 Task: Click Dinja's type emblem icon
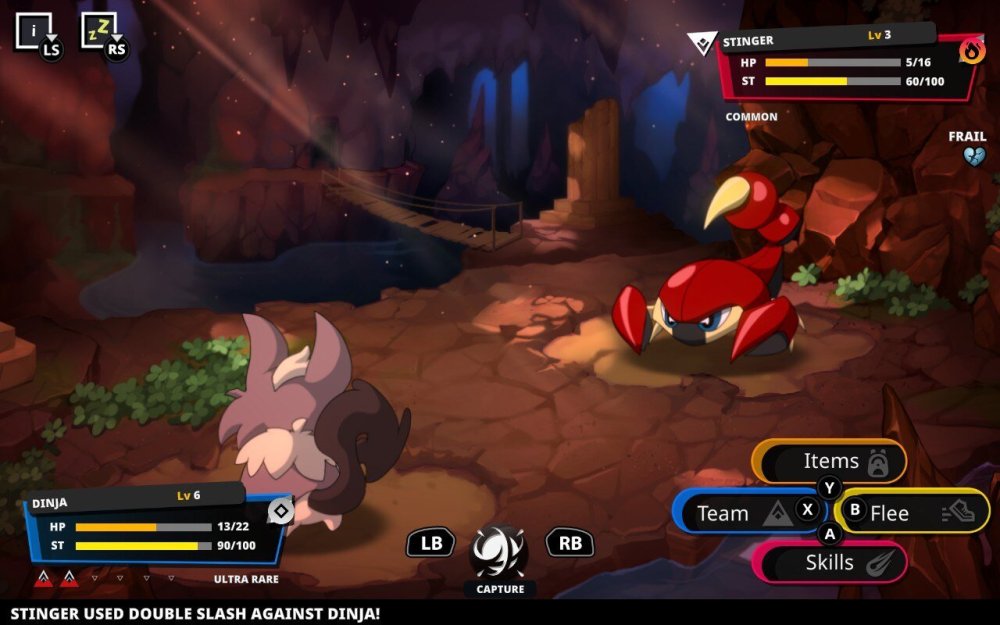281,511
